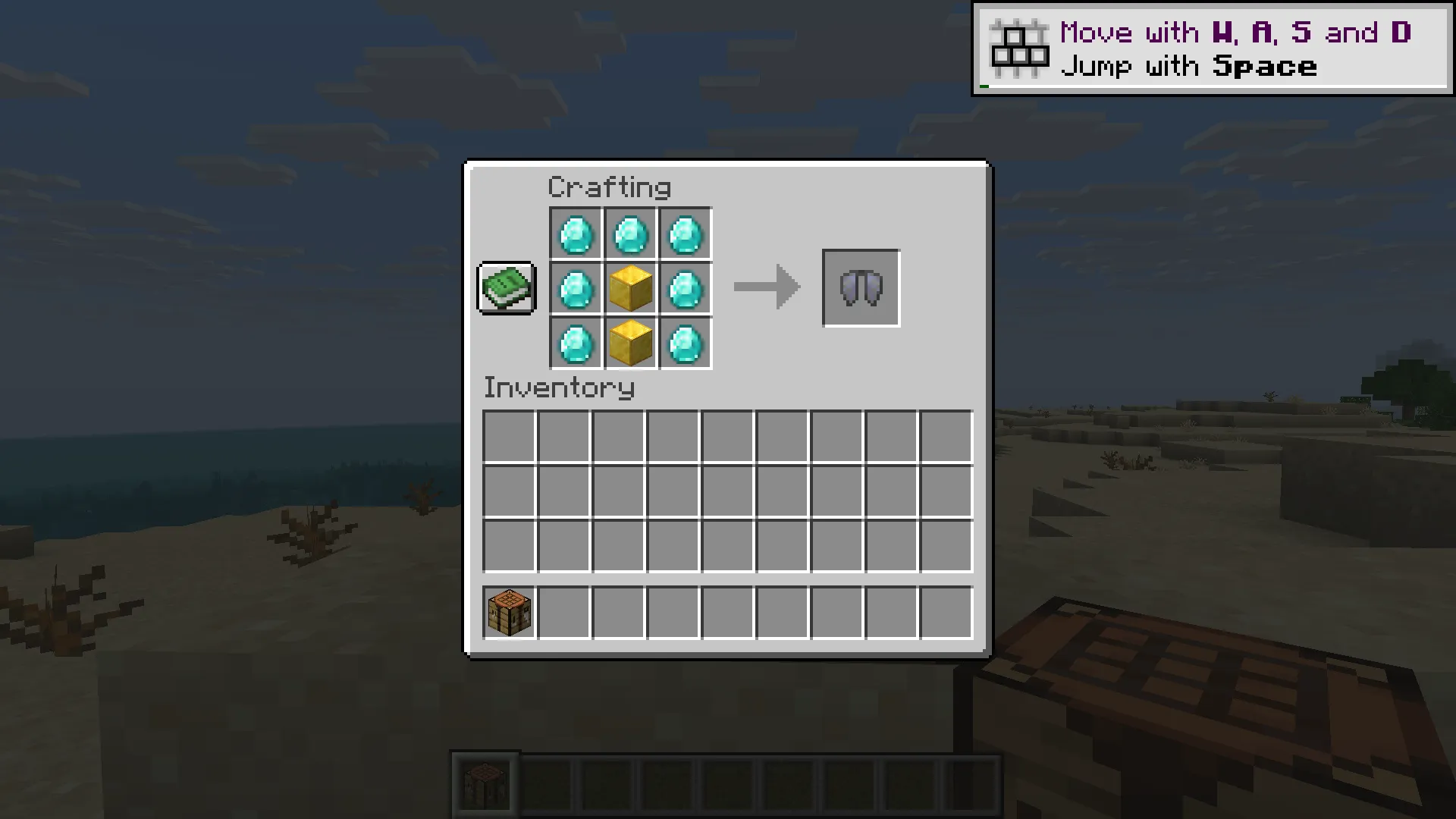
Task: Select the diamond in the bottom-right crafting slot
Action: pyautogui.click(x=685, y=344)
